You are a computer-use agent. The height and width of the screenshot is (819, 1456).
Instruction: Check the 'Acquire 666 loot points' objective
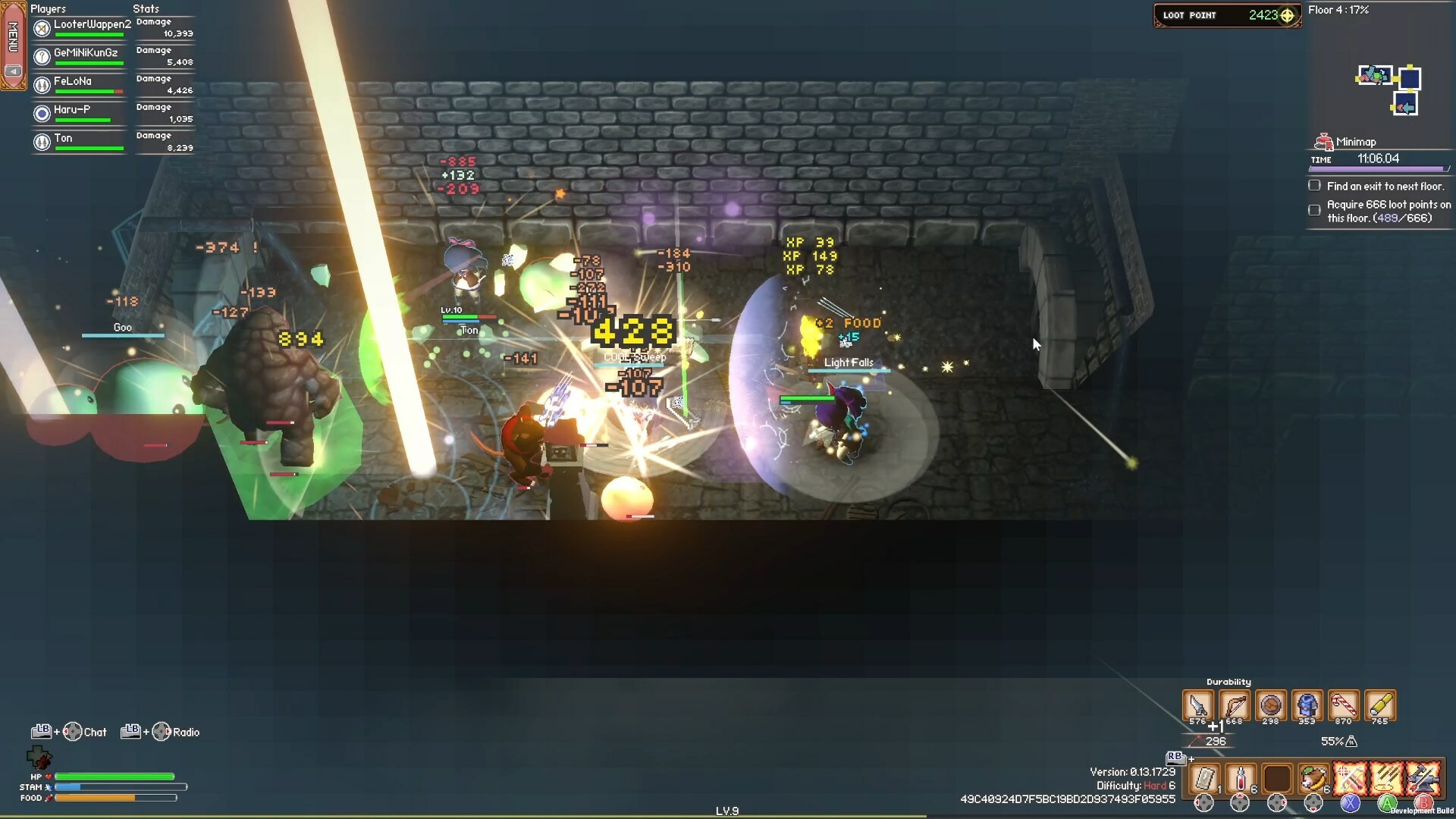1314,210
